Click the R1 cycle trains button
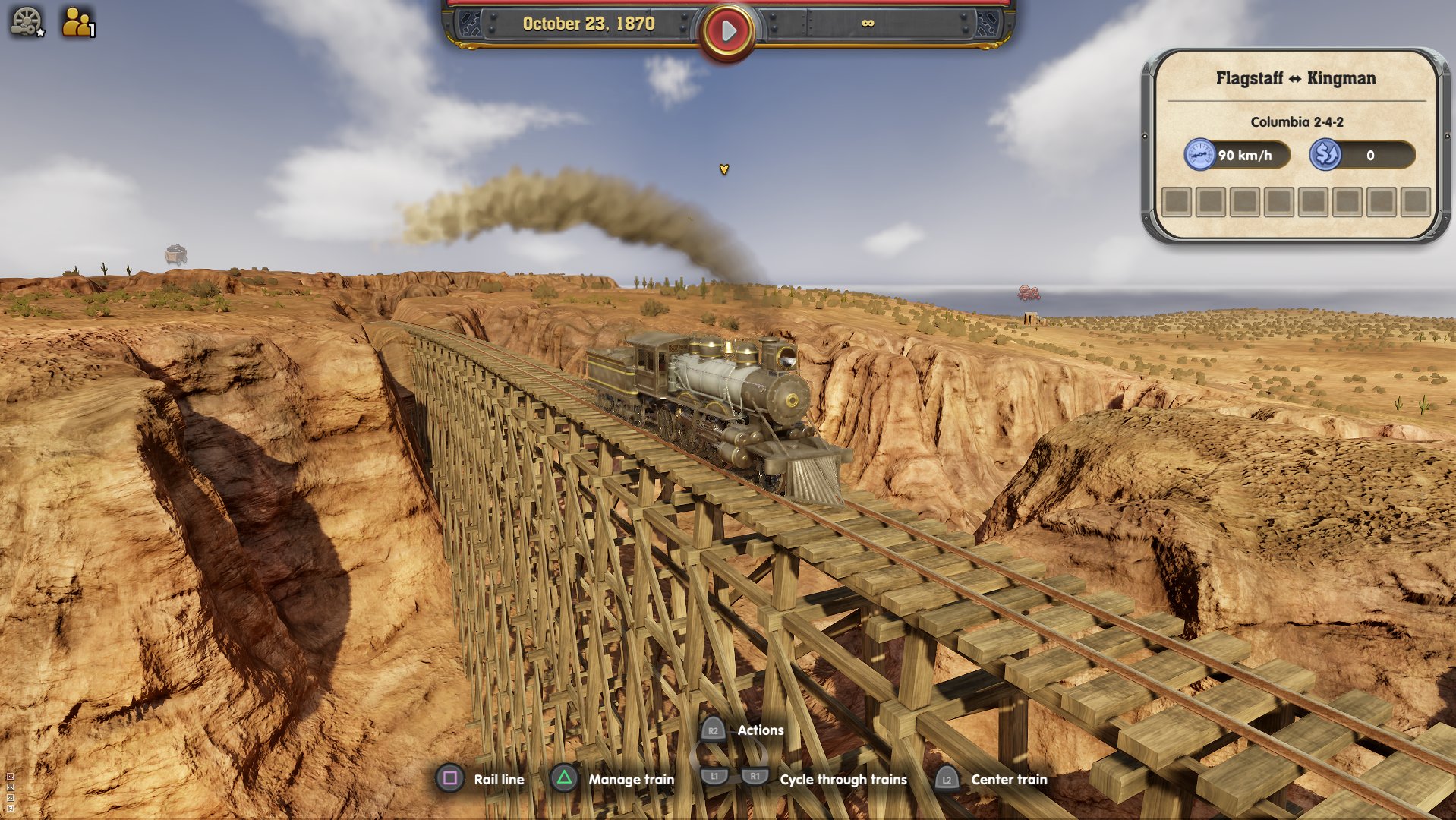Viewport: 1456px width, 820px height. coord(754,779)
